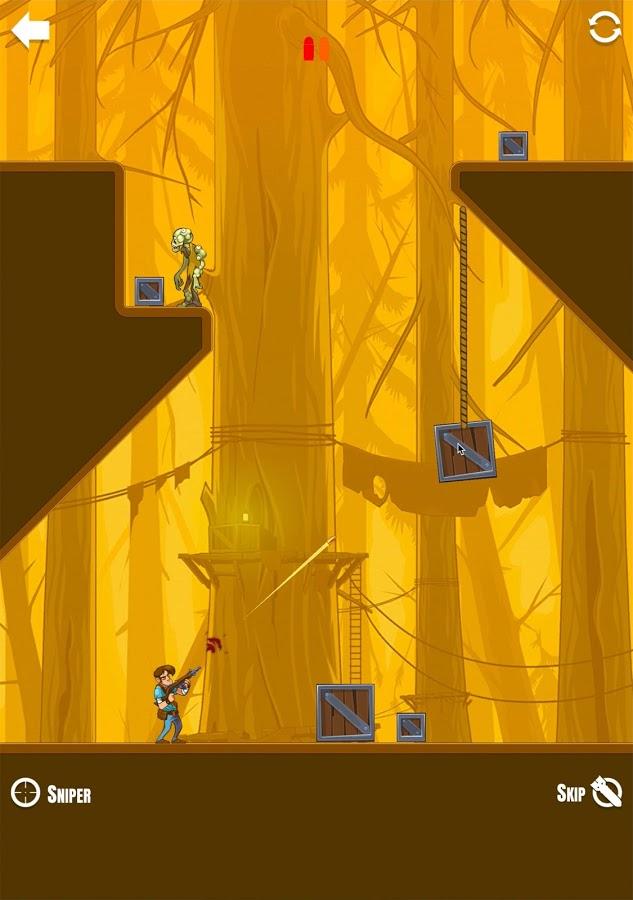Activate the Sniper aiming option

coord(51,794)
